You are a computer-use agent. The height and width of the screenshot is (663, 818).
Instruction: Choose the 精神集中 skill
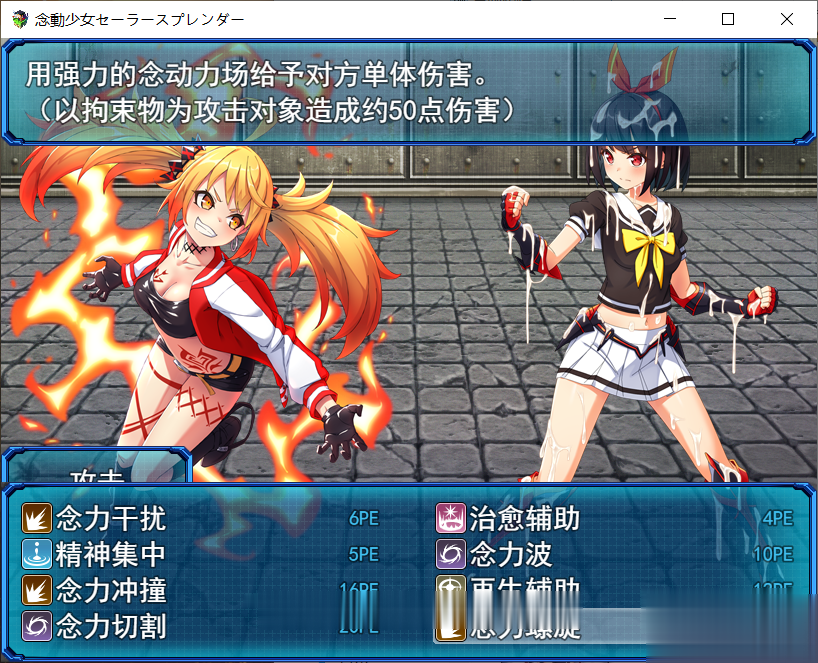click(x=111, y=553)
